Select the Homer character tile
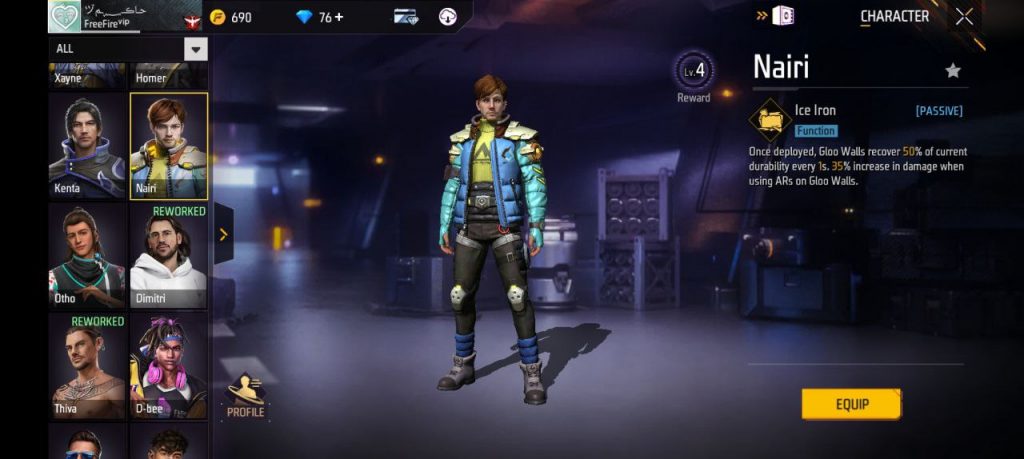Image resolution: width=1024 pixels, height=459 pixels. click(x=168, y=75)
